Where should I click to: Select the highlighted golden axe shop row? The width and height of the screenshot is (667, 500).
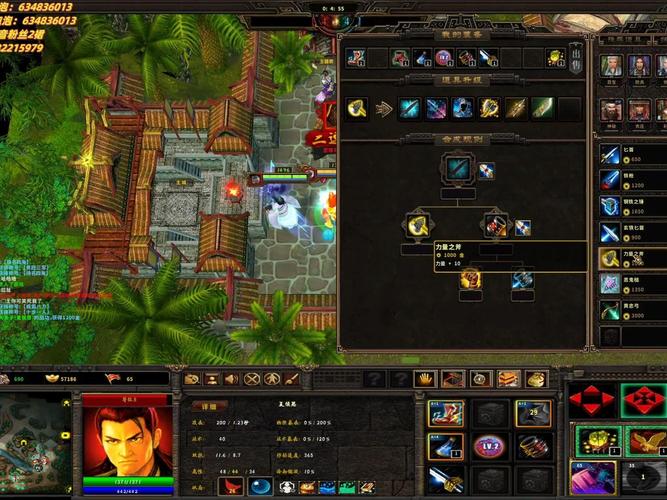click(x=611, y=258)
